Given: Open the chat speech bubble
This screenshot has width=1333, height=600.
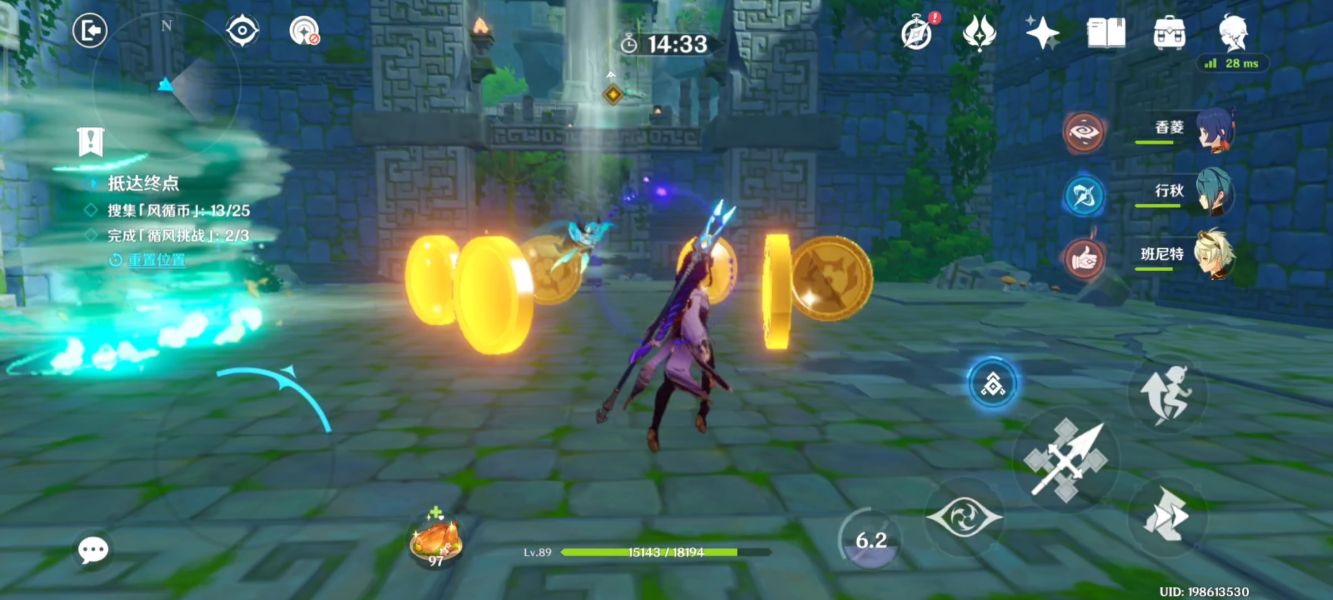Looking at the screenshot, I should click(94, 548).
